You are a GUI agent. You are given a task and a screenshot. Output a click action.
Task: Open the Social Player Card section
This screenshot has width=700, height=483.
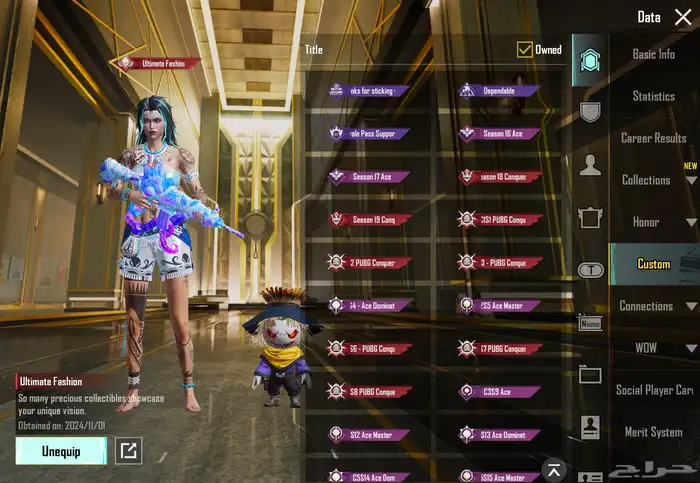(x=654, y=390)
